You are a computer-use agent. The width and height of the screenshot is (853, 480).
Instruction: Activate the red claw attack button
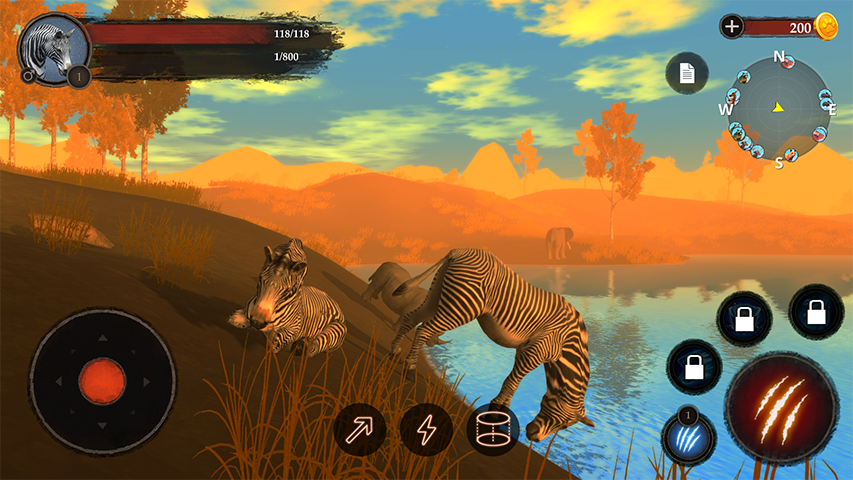pos(781,408)
